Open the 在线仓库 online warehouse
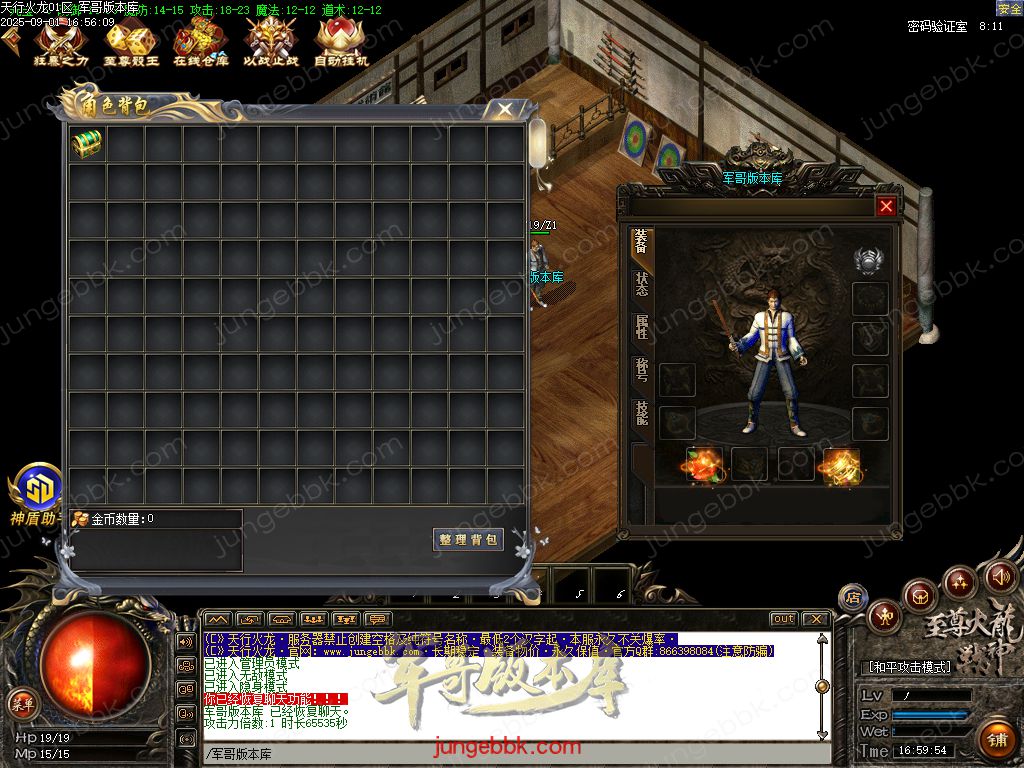Viewport: 1024px width, 768px height. pos(200,41)
